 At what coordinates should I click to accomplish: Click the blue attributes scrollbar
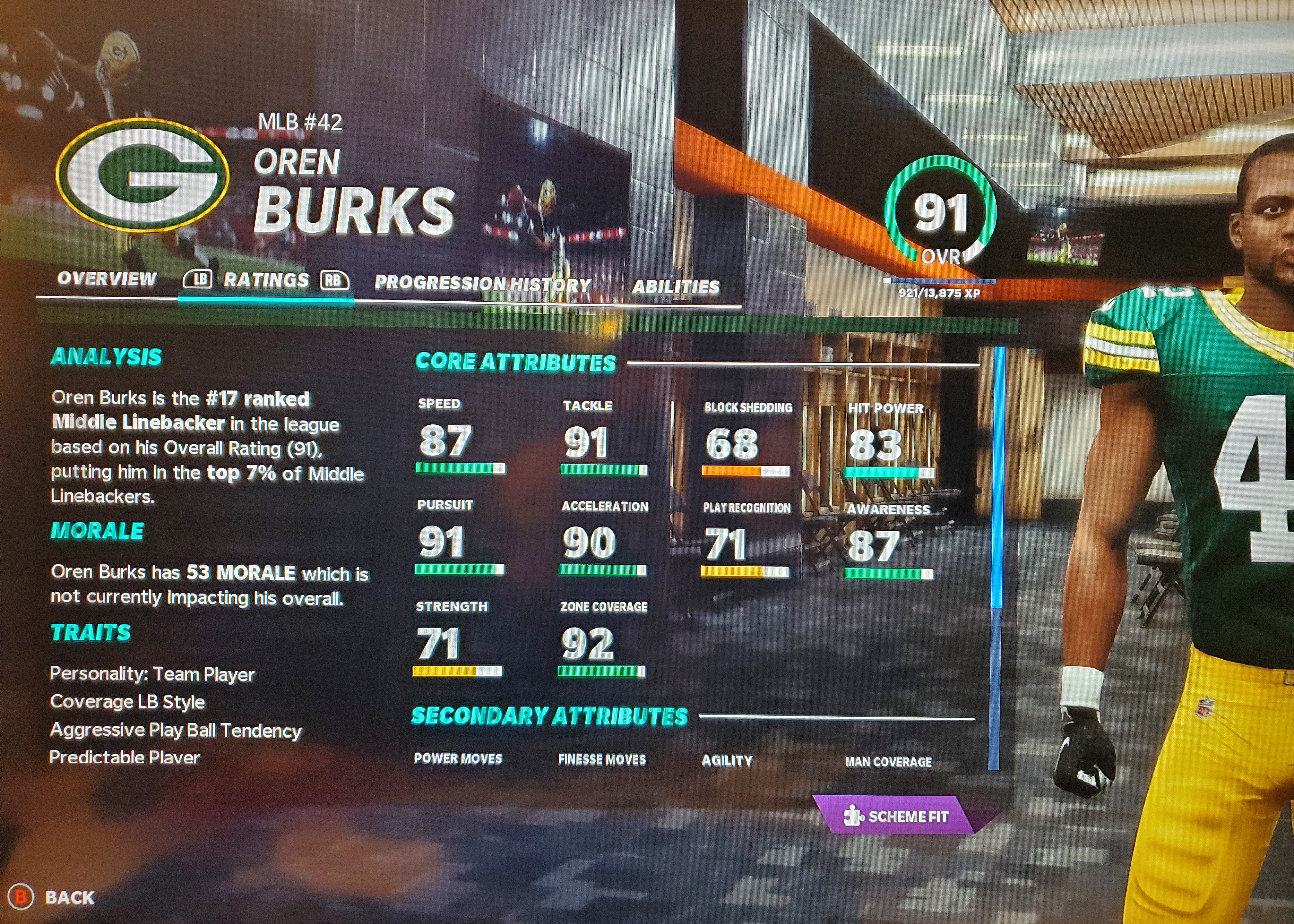(x=997, y=478)
